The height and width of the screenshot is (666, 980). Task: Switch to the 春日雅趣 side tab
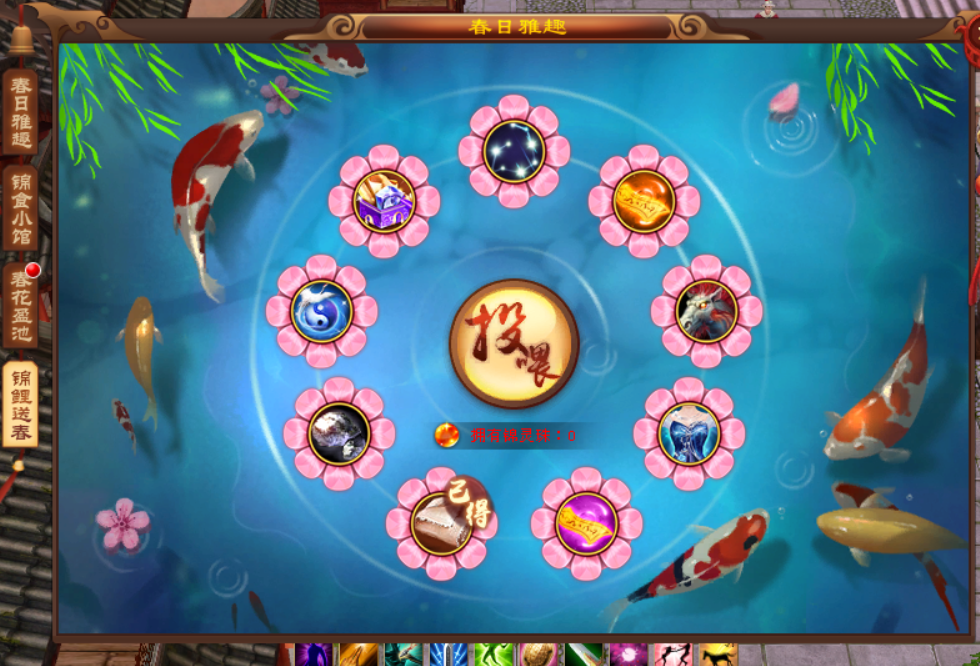coord(20,111)
